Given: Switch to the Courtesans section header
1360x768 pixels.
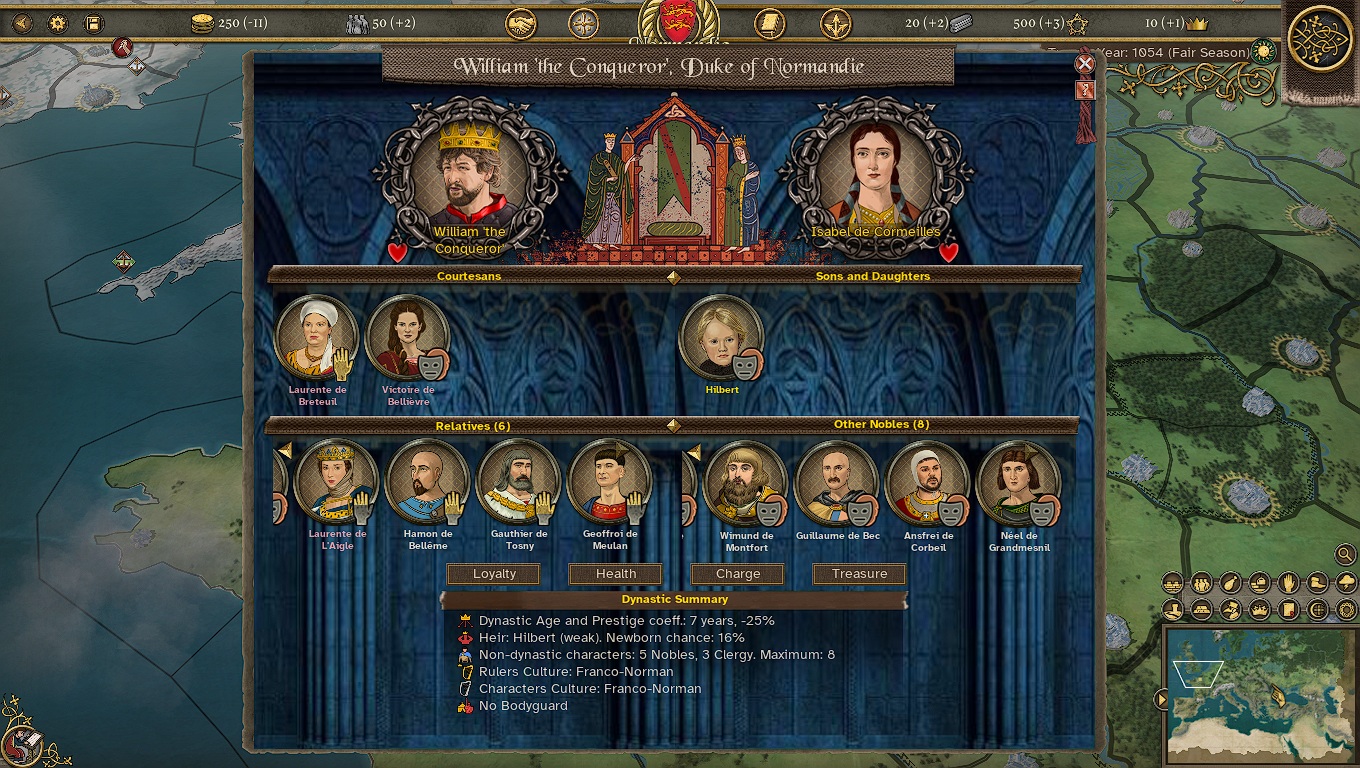Looking at the screenshot, I should (x=468, y=277).
